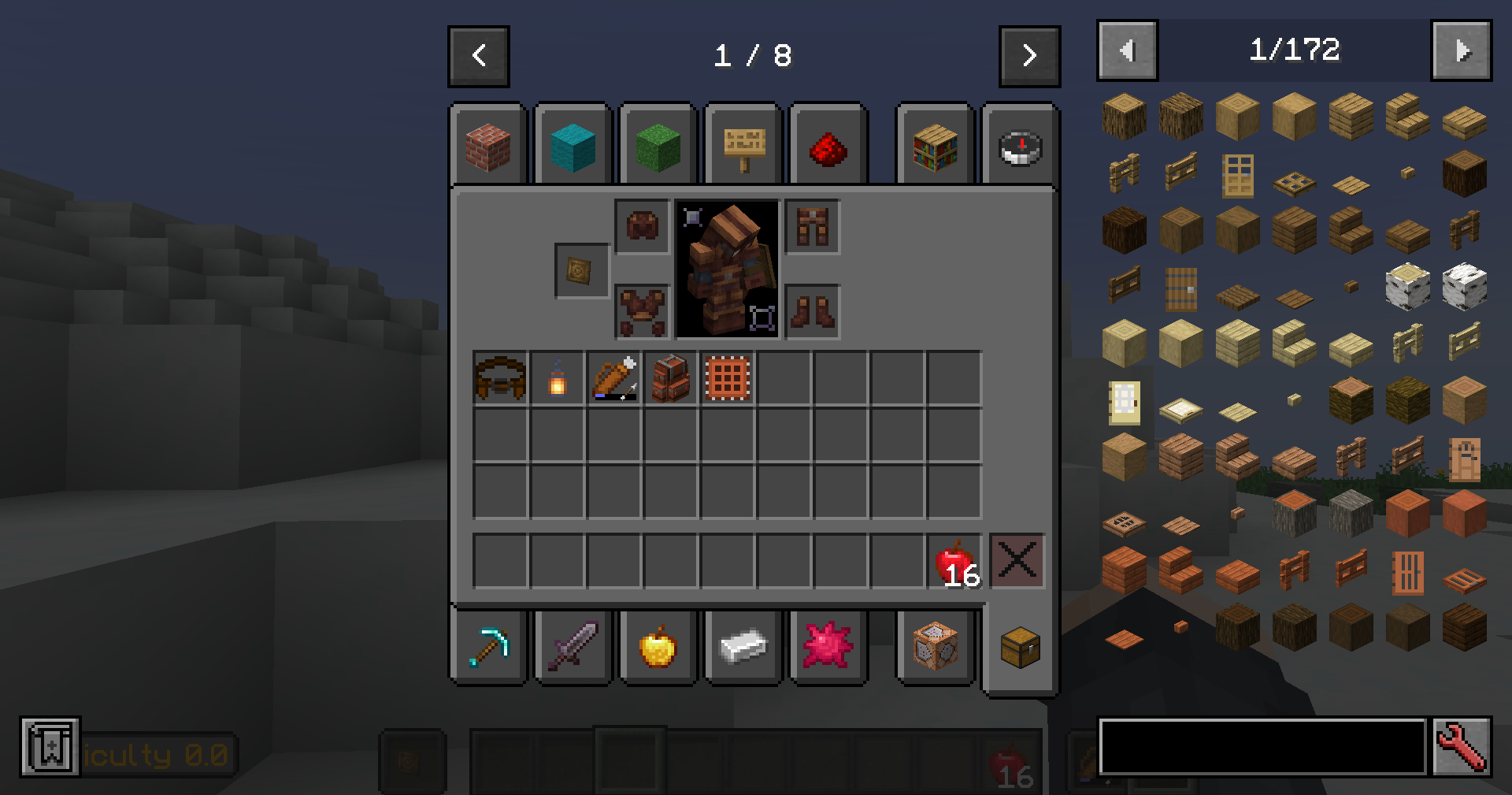The image size is (1512, 795).
Task: Go to the next inventory page
Action: [1029, 55]
